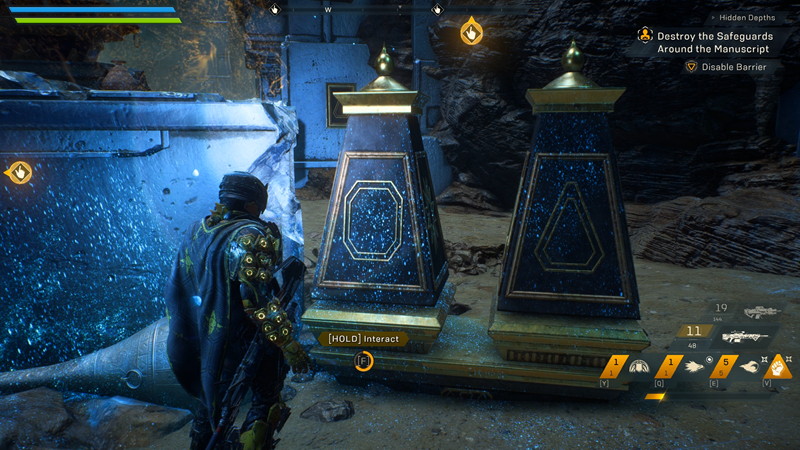Image resolution: width=800 pixels, height=450 pixels.
Task: Select the offscreen interact marker at left edge
Action: (x=18, y=173)
